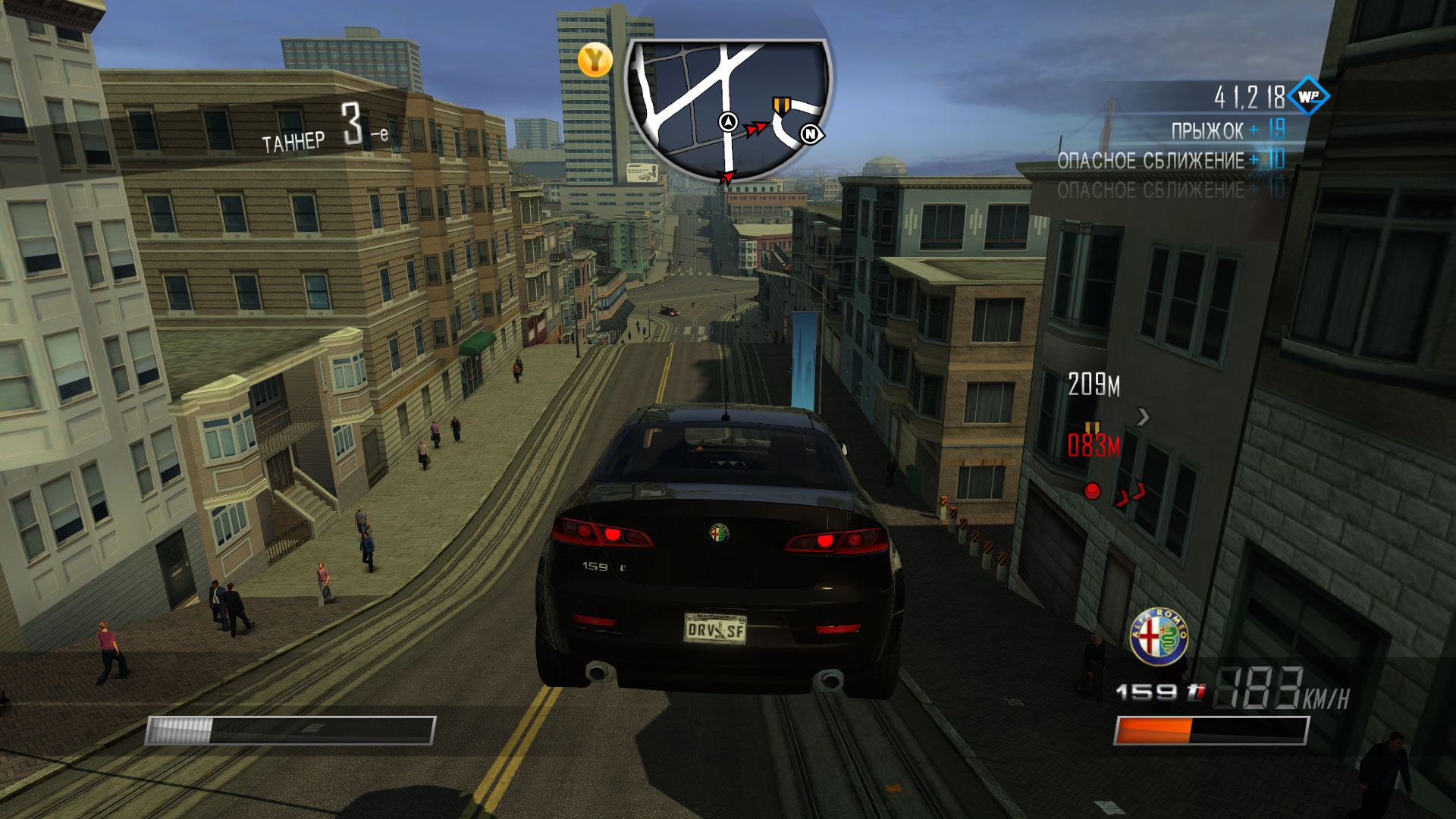Select the Alfa Romeo badge near speedometer
The image size is (1456, 819).
1158,637
